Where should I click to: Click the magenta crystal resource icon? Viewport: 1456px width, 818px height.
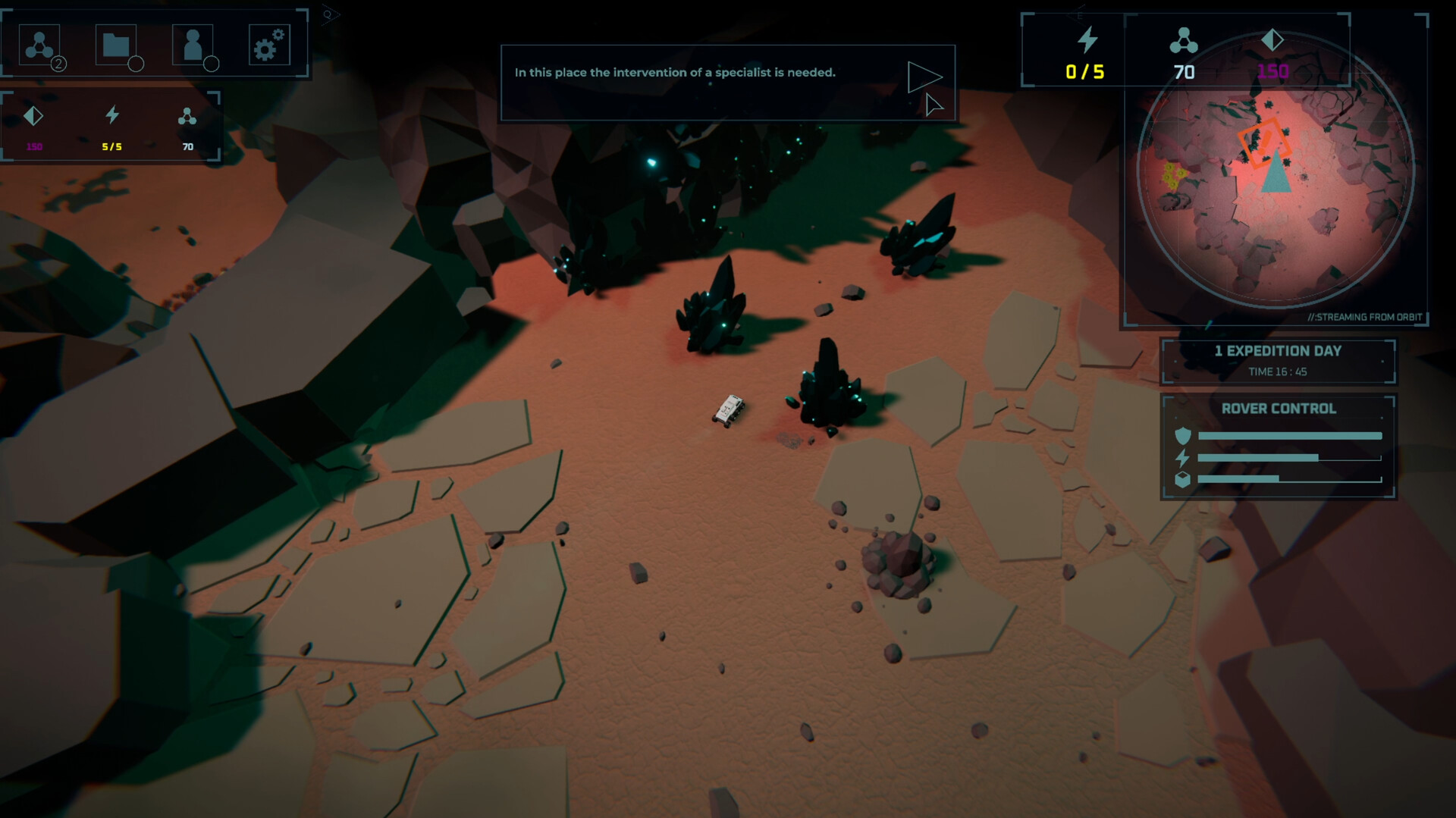(33, 115)
